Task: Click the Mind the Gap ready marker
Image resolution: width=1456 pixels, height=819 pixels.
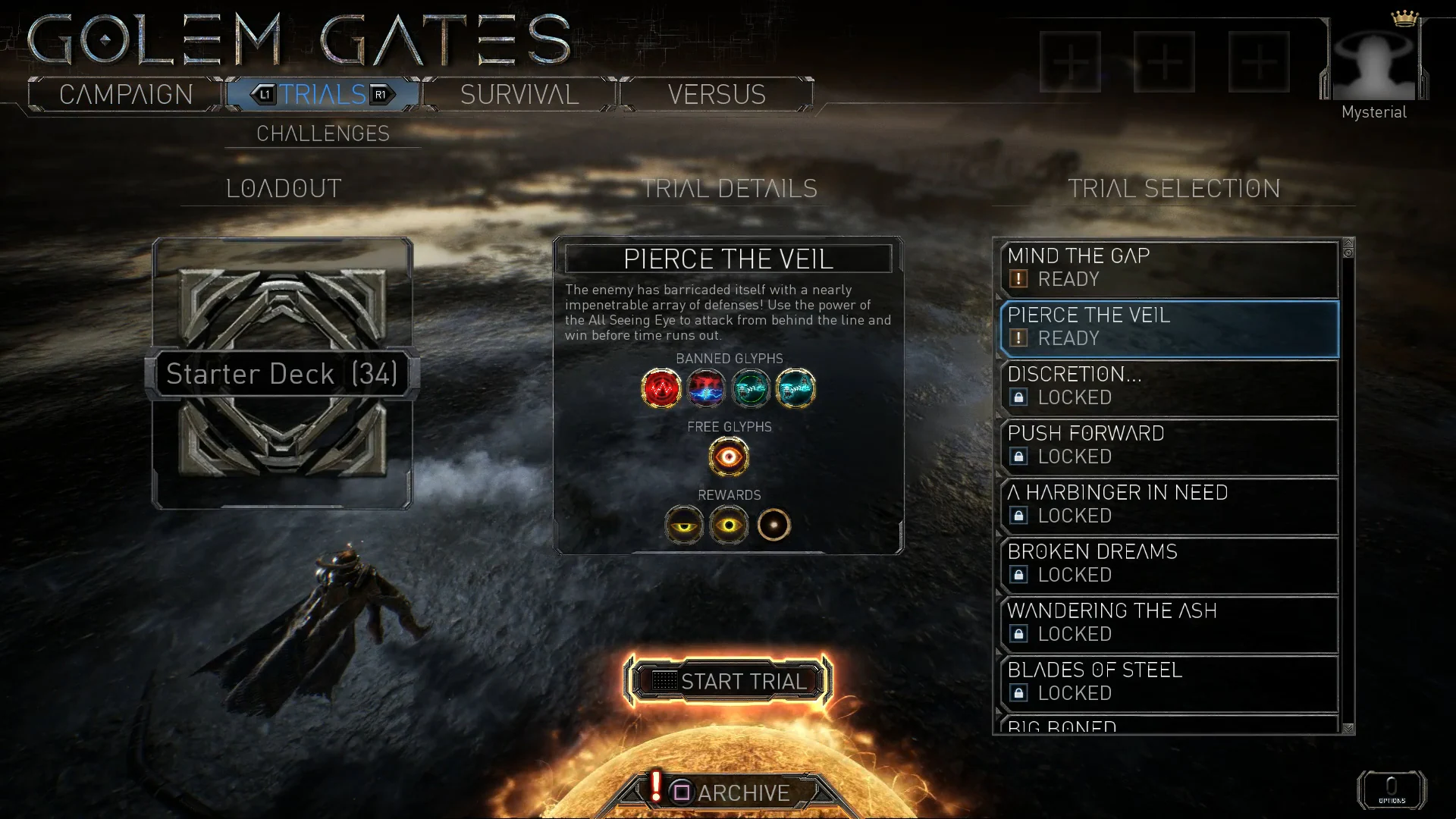Action: (1019, 279)
